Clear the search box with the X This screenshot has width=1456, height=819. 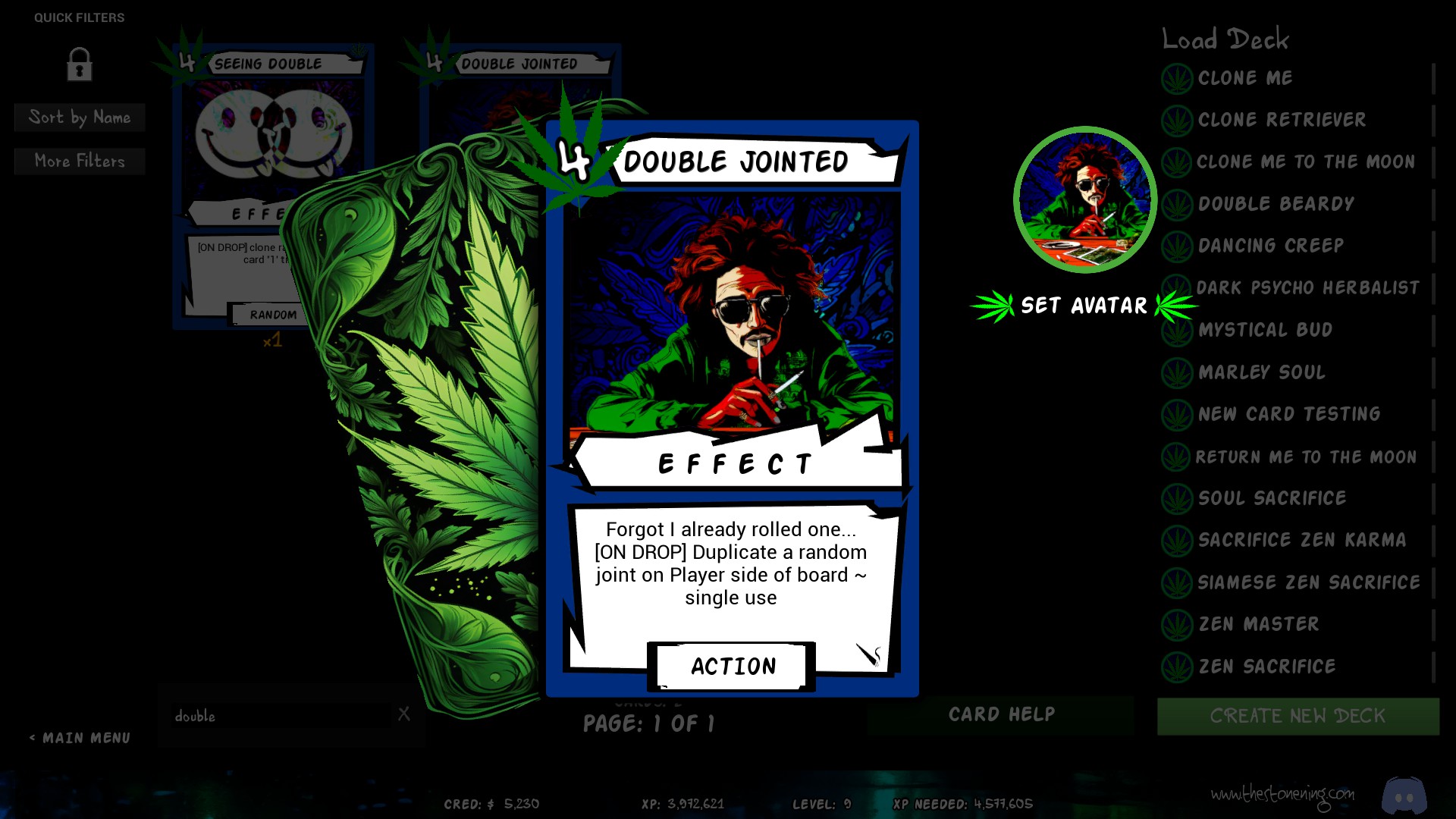404,714
